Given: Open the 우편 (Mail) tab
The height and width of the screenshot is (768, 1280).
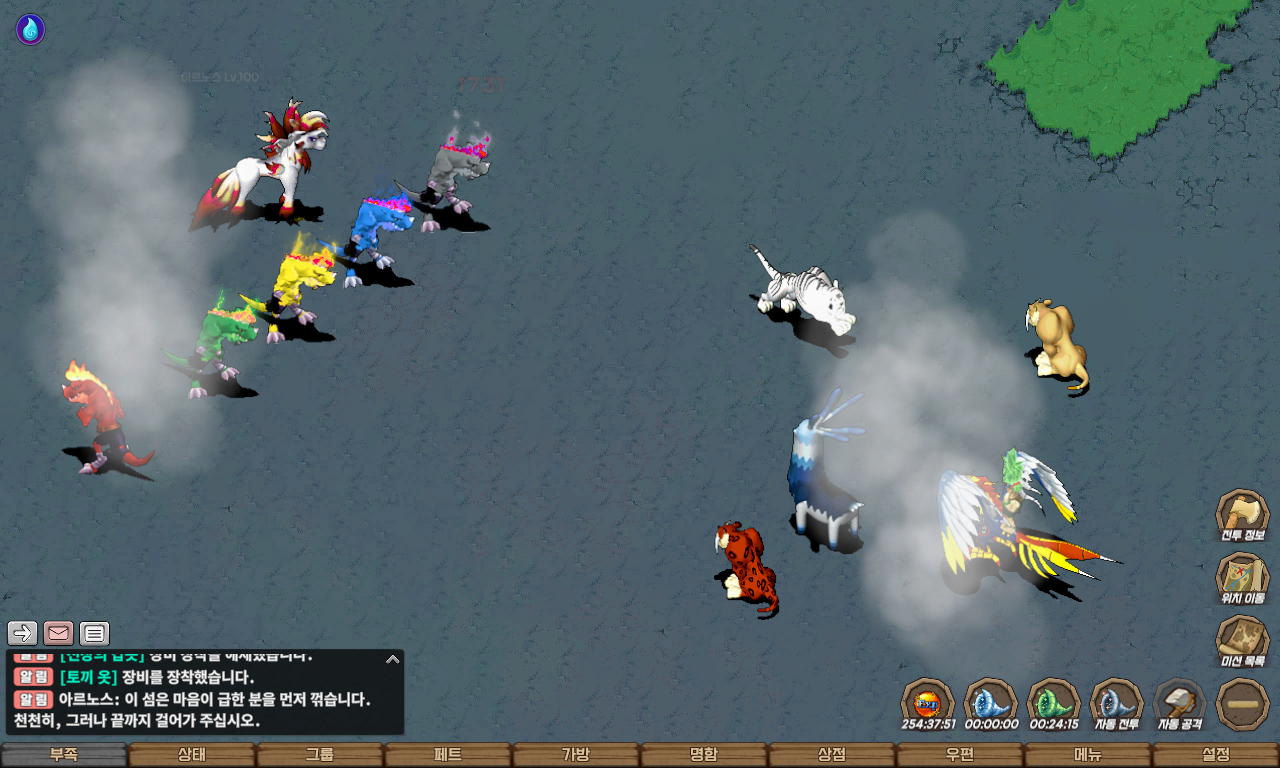Looking at the screenshot, I should [x=960, y=755].
